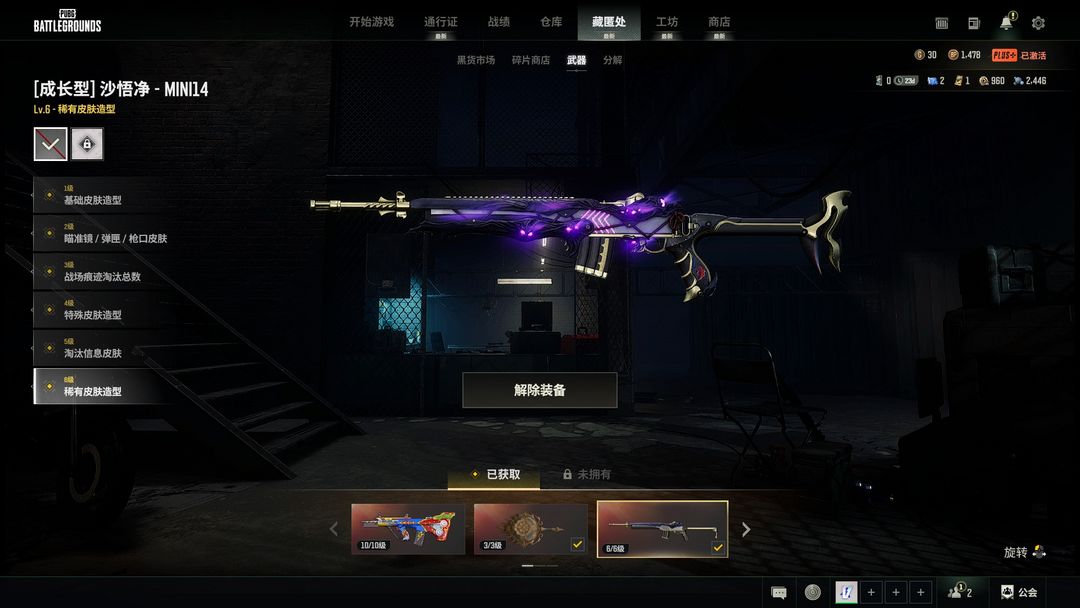
Task: Go to the 通行证 pass page
Action: pos(440,22)
